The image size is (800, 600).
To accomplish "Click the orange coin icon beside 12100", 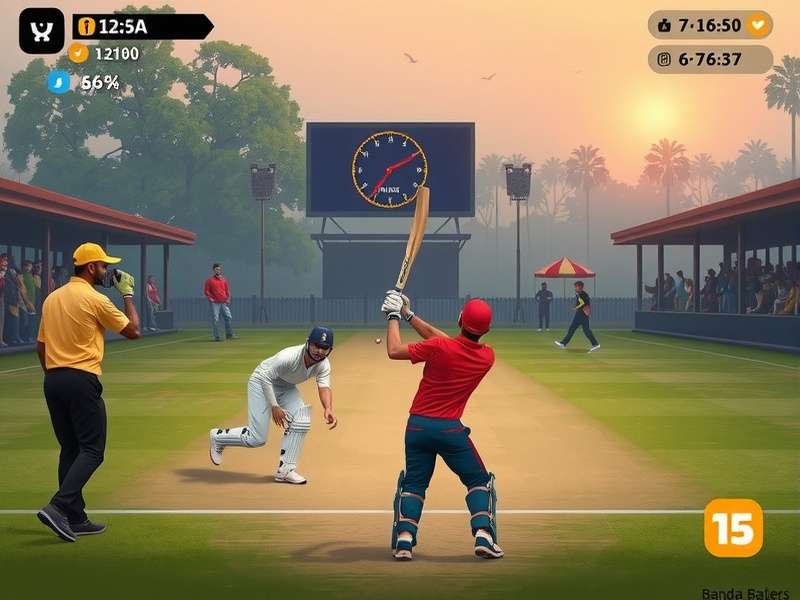I will point(79,54).
